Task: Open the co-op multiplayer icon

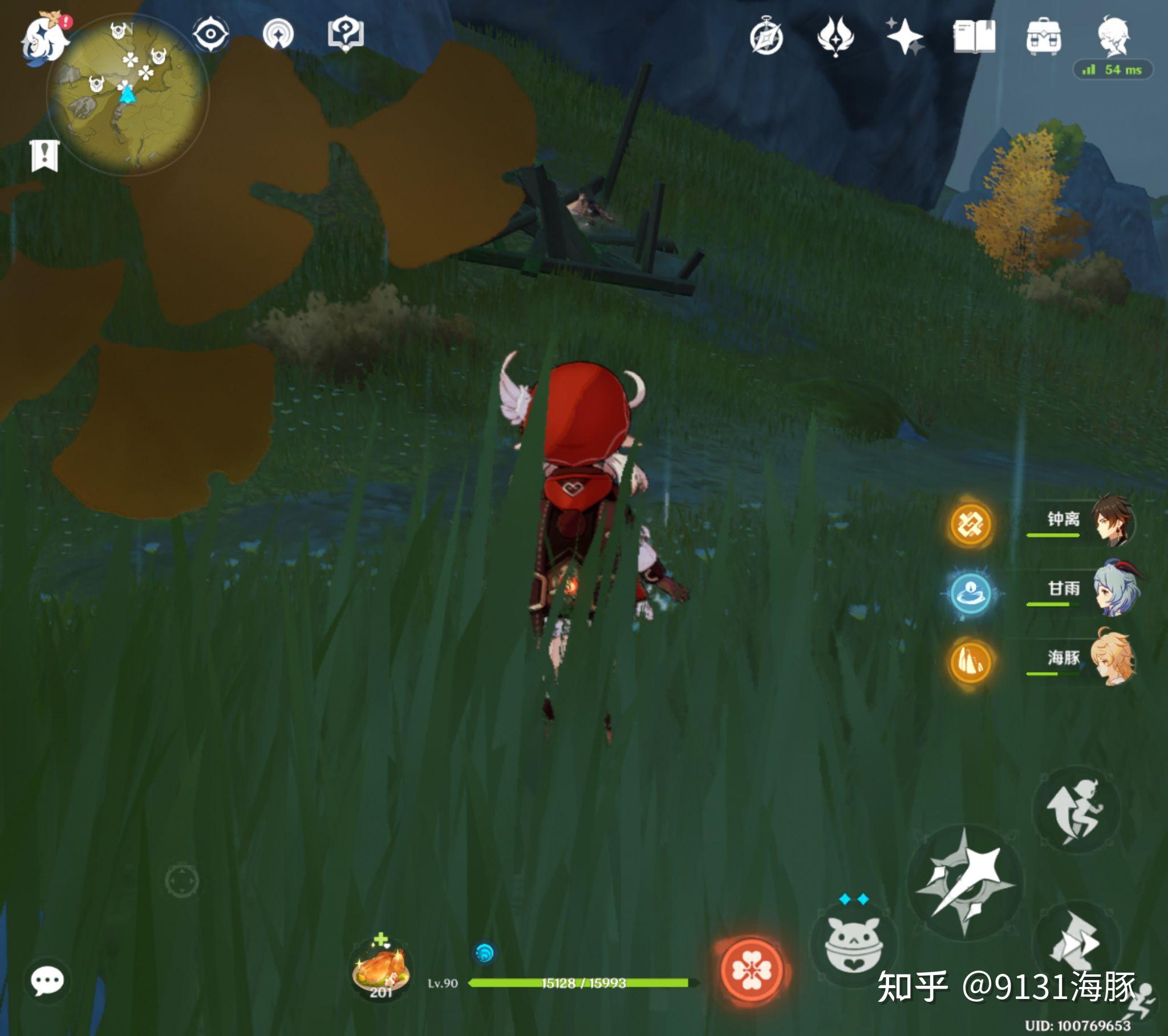Action: point(278,34)
